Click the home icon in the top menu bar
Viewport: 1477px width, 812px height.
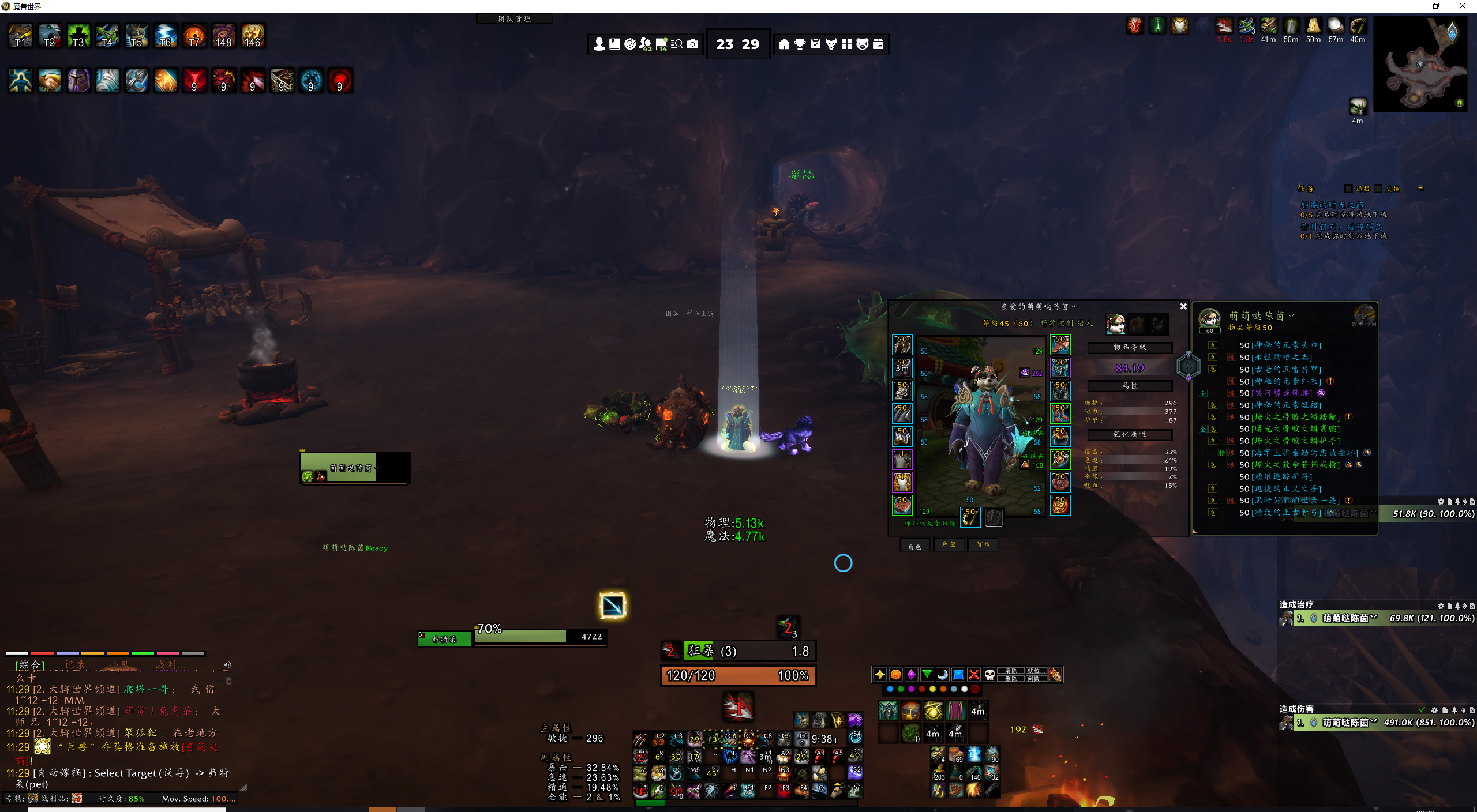tap(784, 44)
